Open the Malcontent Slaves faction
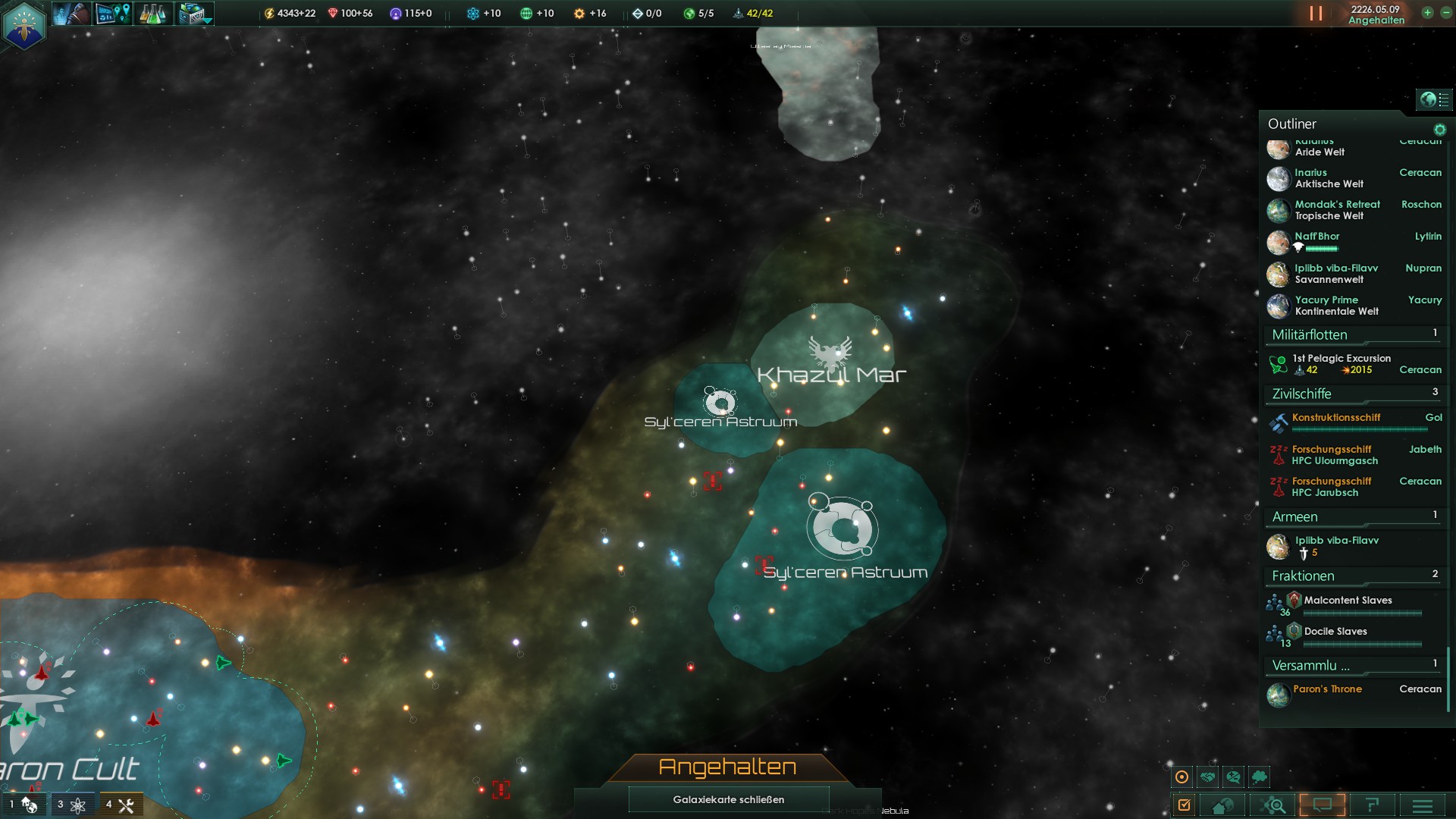 pyautogui.click(x=1347, y=601)
